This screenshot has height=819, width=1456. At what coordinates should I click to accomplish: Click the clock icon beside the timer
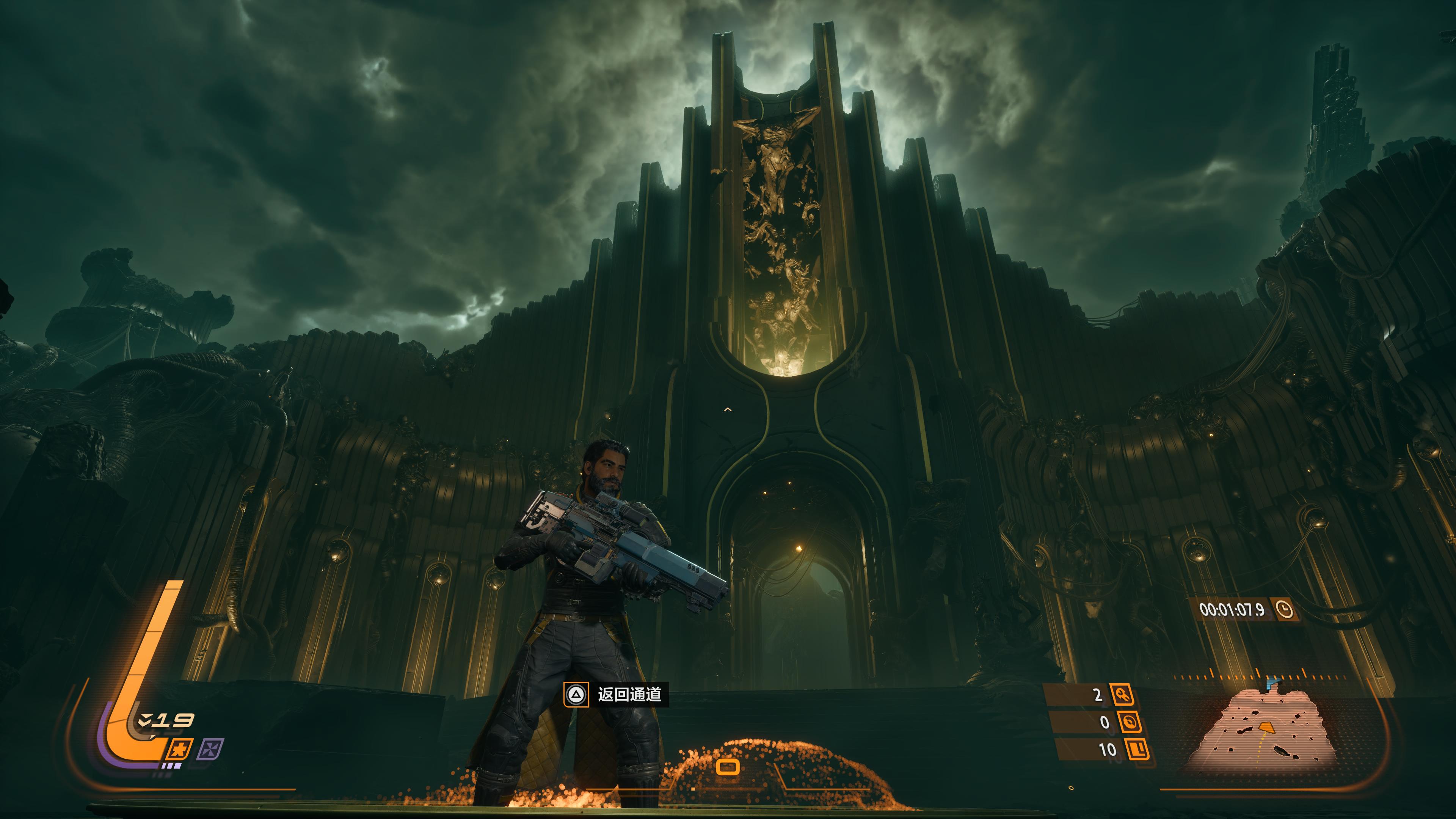click(1284, 609)
